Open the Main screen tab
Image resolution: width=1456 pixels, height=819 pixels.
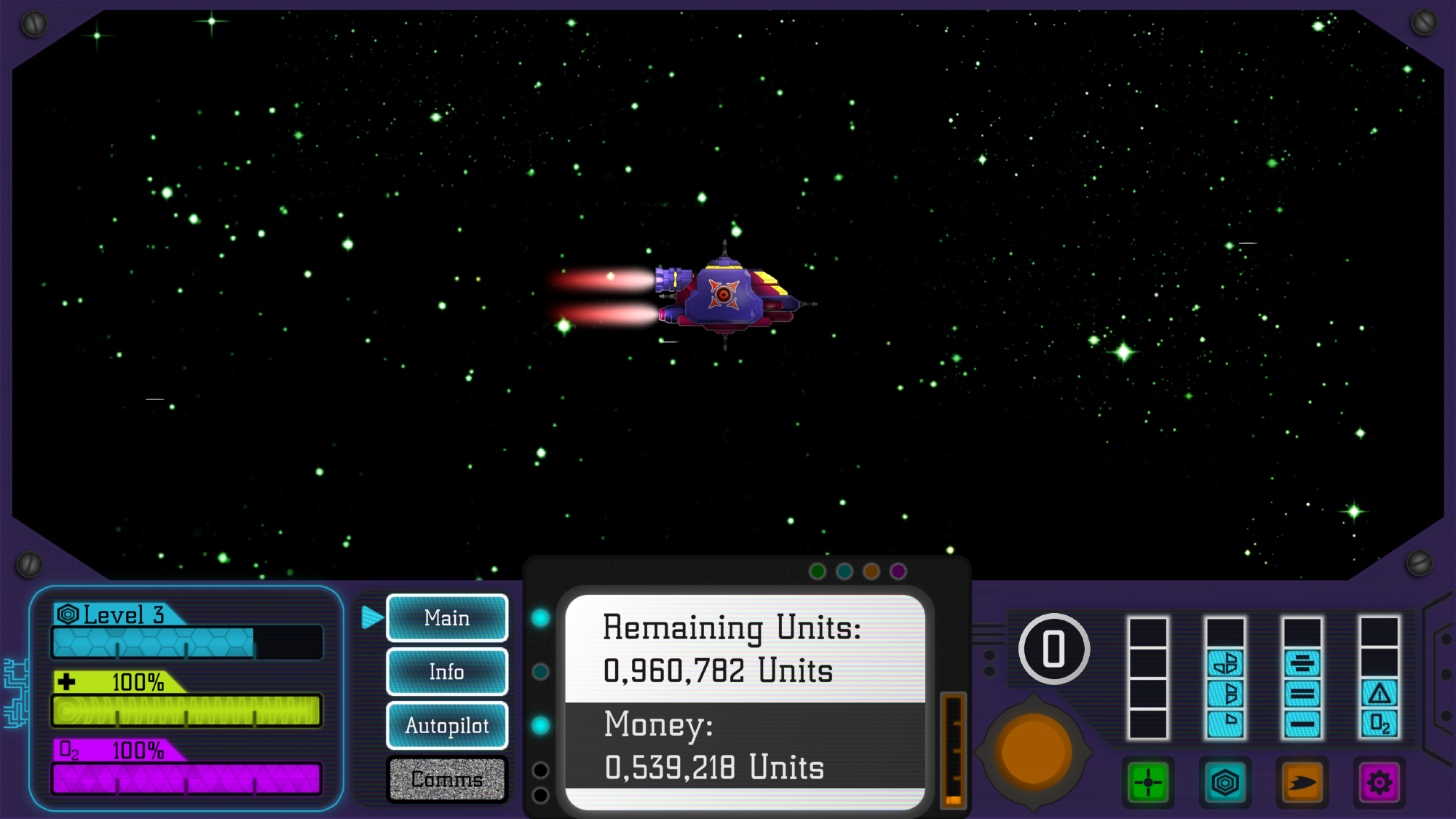pyautogui.click(x=447, y=617)
